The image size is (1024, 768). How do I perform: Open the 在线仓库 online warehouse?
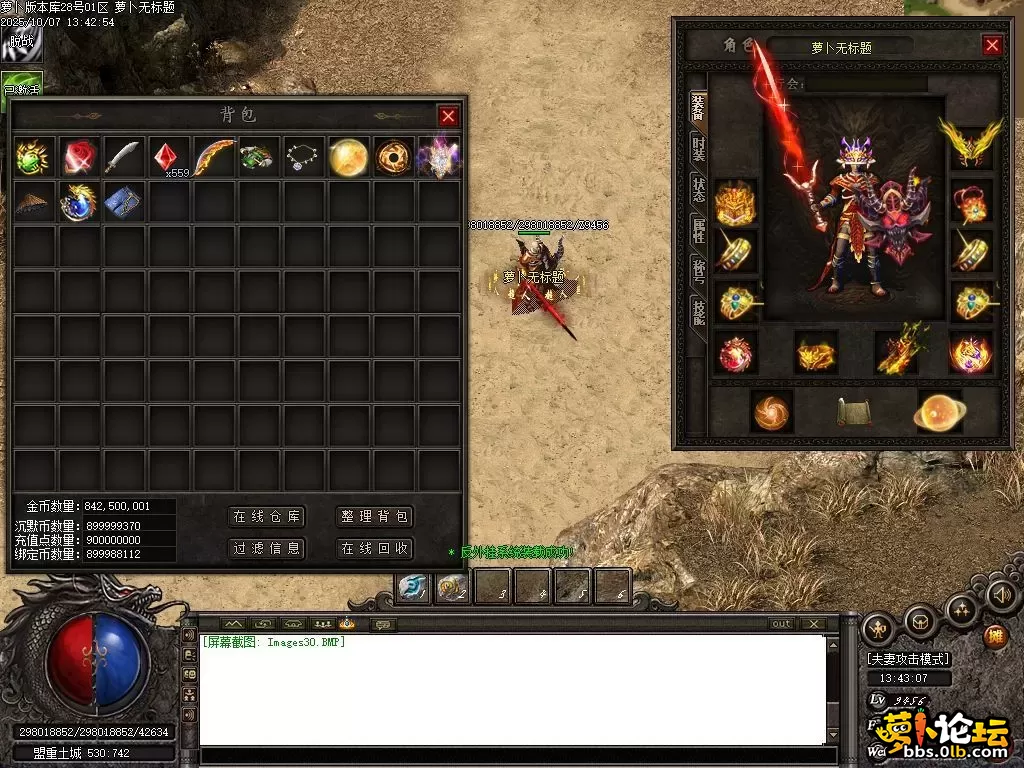(x=267, y=517)
